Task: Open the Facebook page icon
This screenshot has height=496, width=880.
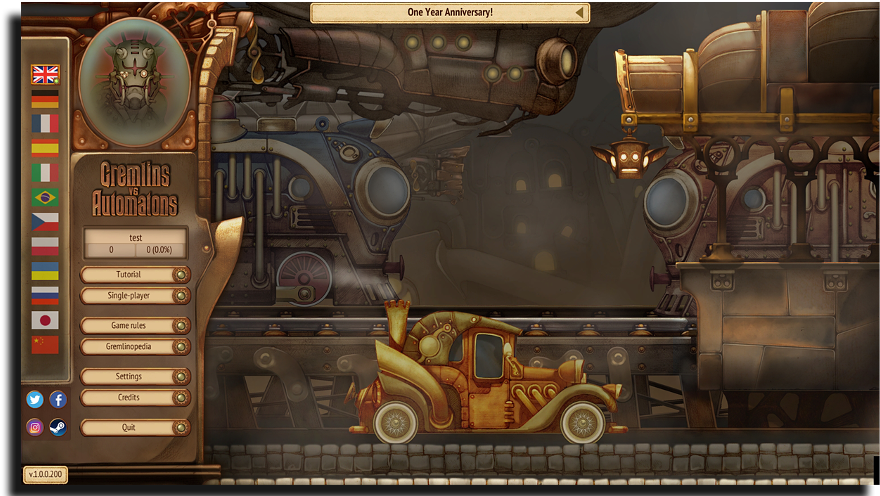Action: point(58,399)
